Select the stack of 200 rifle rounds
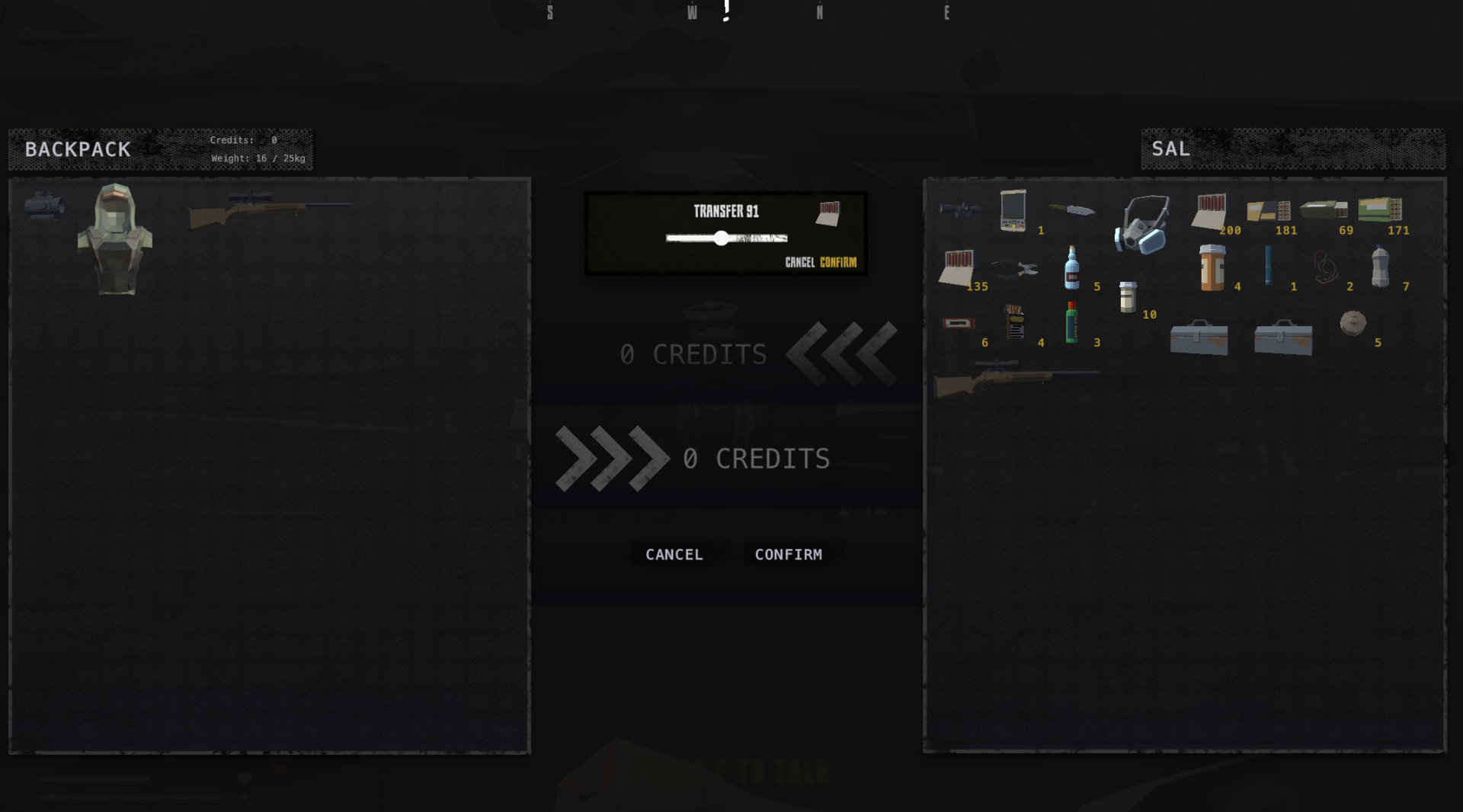 1209,212
